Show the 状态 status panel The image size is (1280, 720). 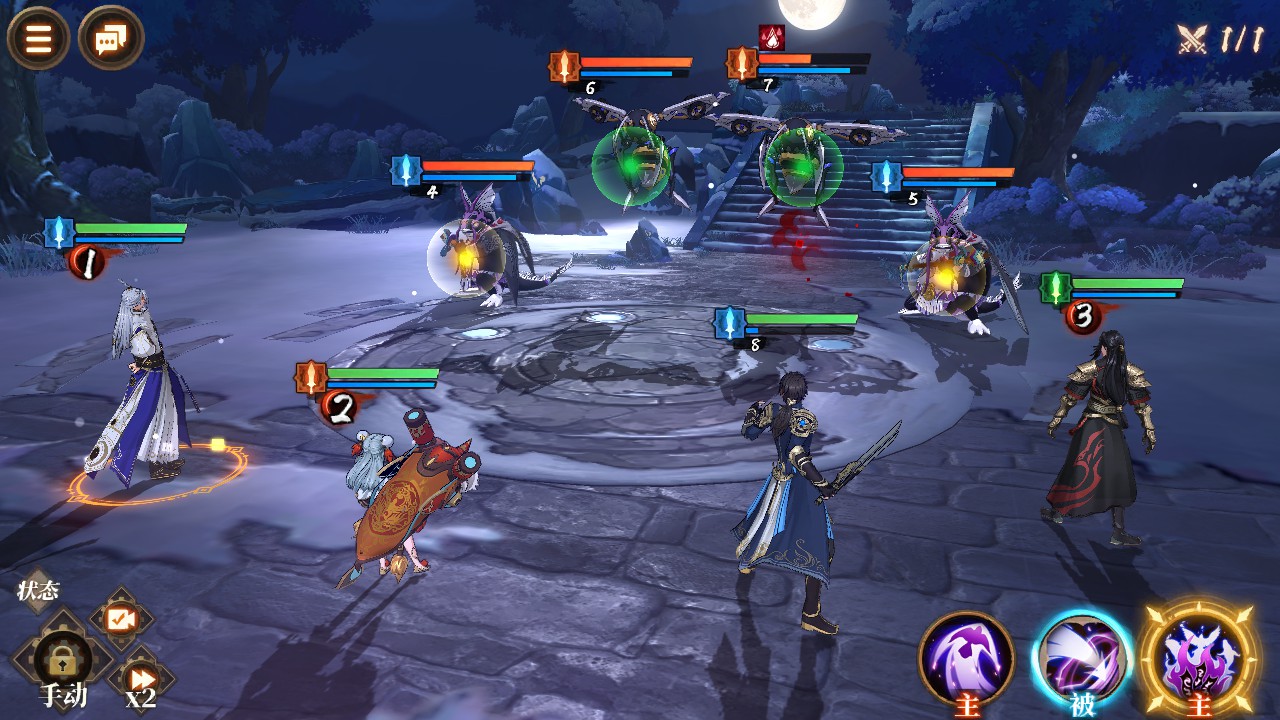[x=38, y=590]
